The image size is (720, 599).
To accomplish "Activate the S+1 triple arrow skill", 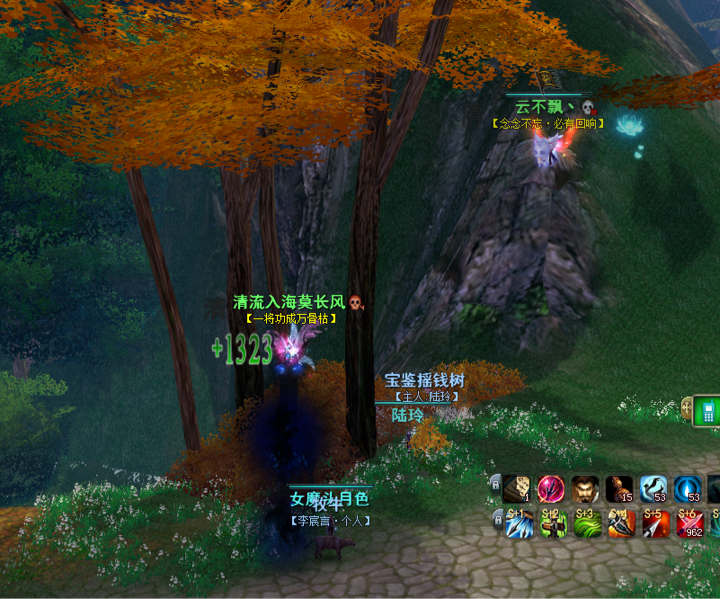I will click(517, 523).
